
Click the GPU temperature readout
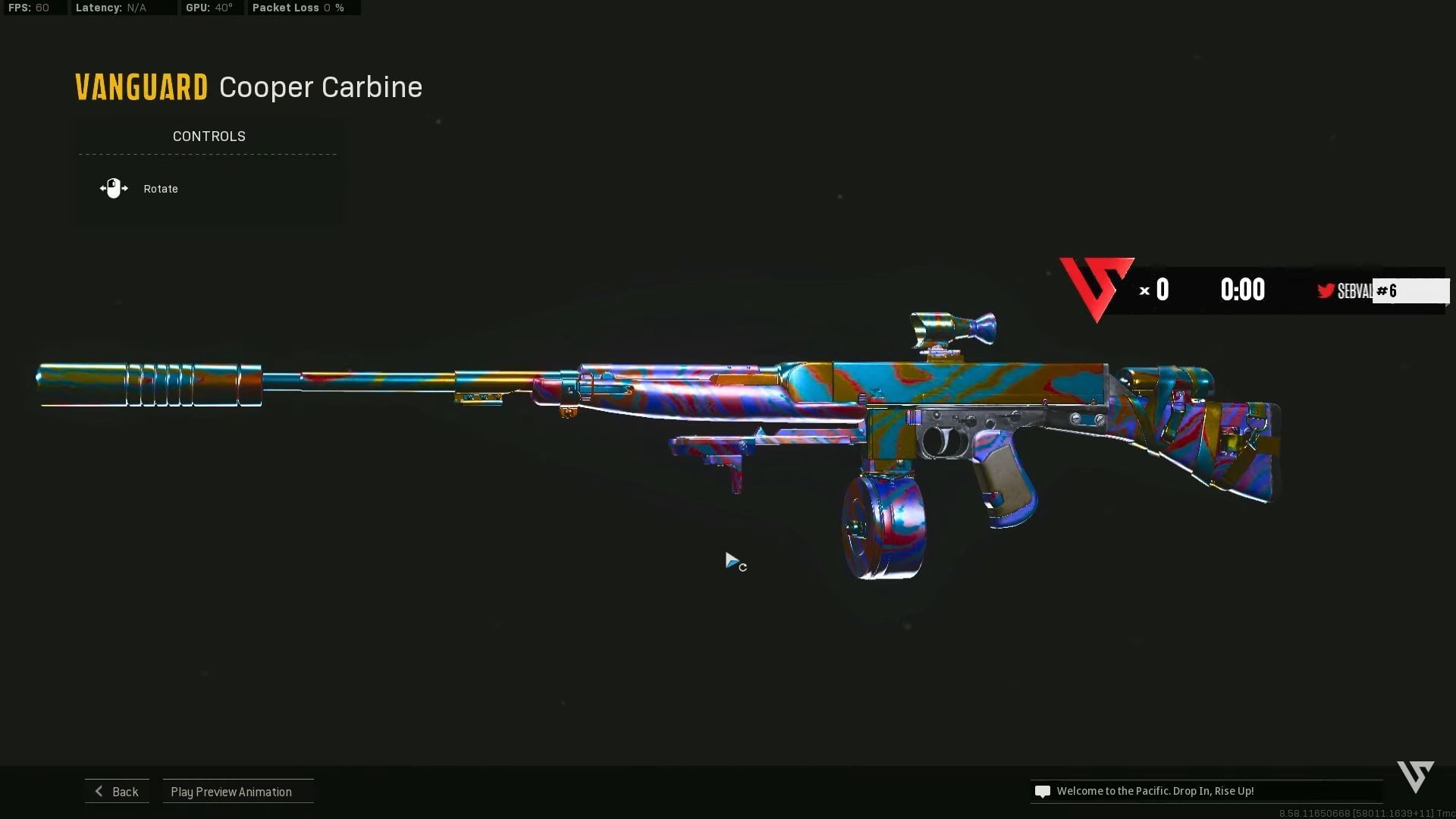click(209, 8)
